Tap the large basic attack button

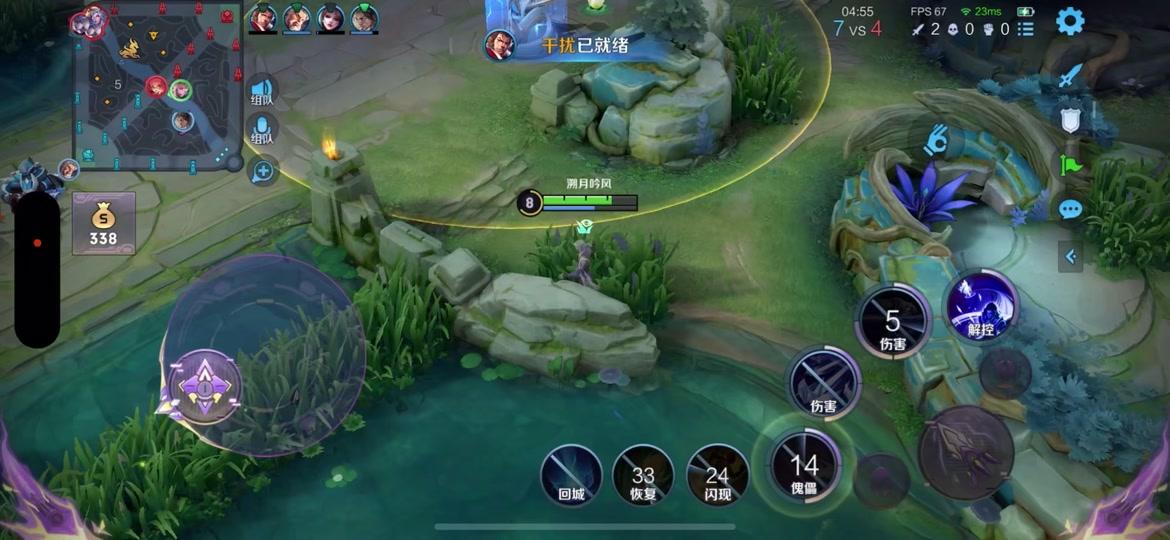pos(966,451)
